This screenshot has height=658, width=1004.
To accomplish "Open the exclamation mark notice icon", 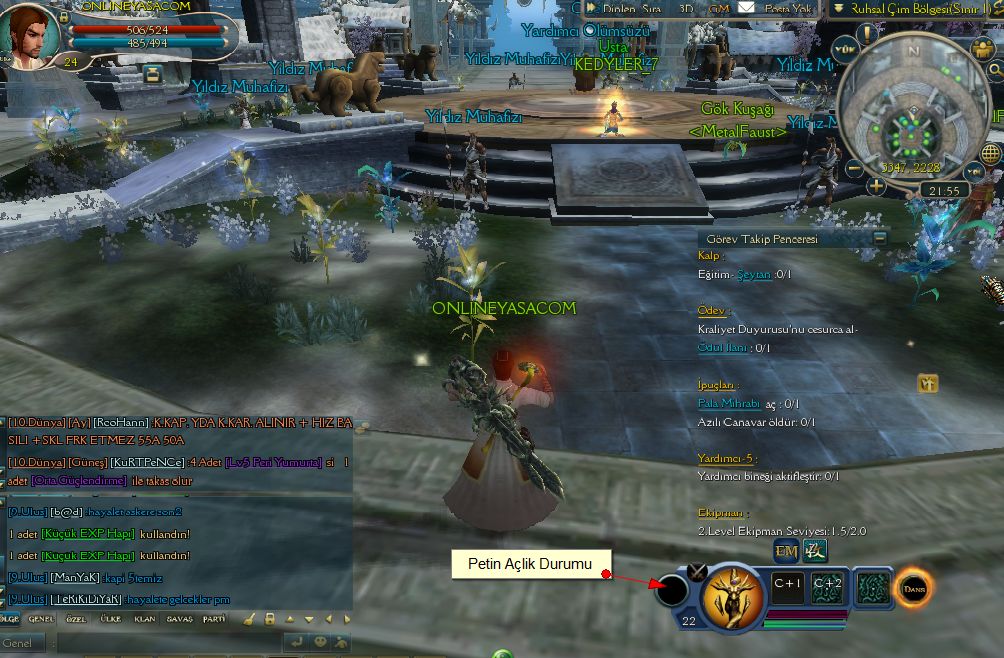I will [x=866, y=32].
